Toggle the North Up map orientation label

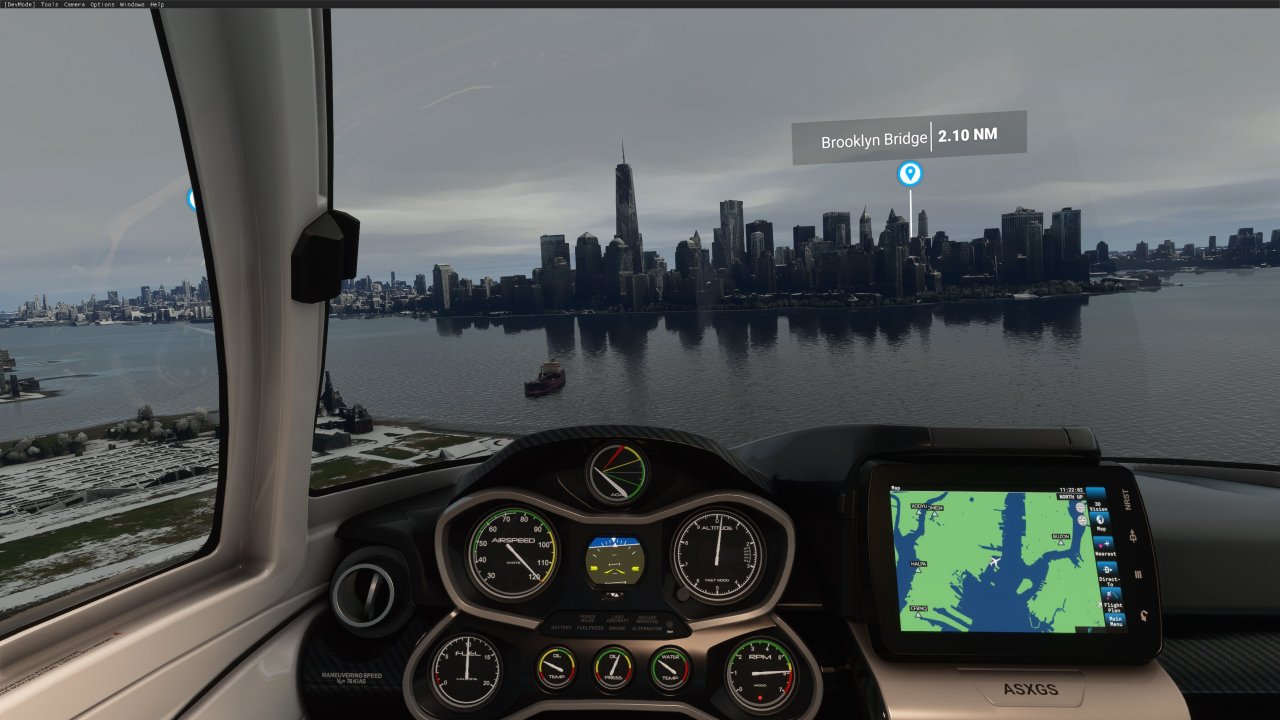click(x=1071, y=496)
